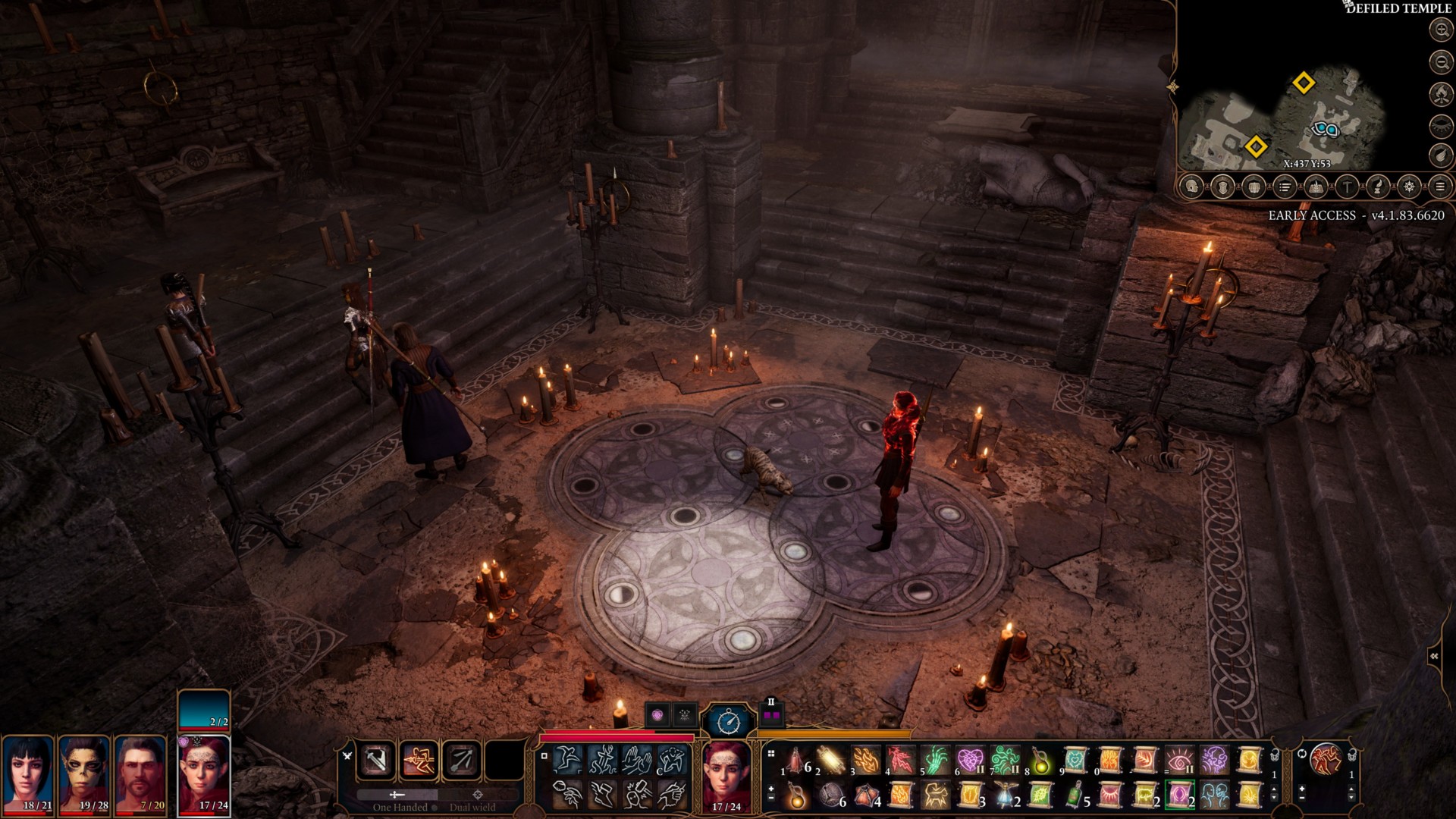This screenshot has height=819, width=1456.
Task: Use the yellow-green potion flask in slot 8
Action: point(1041,759)
